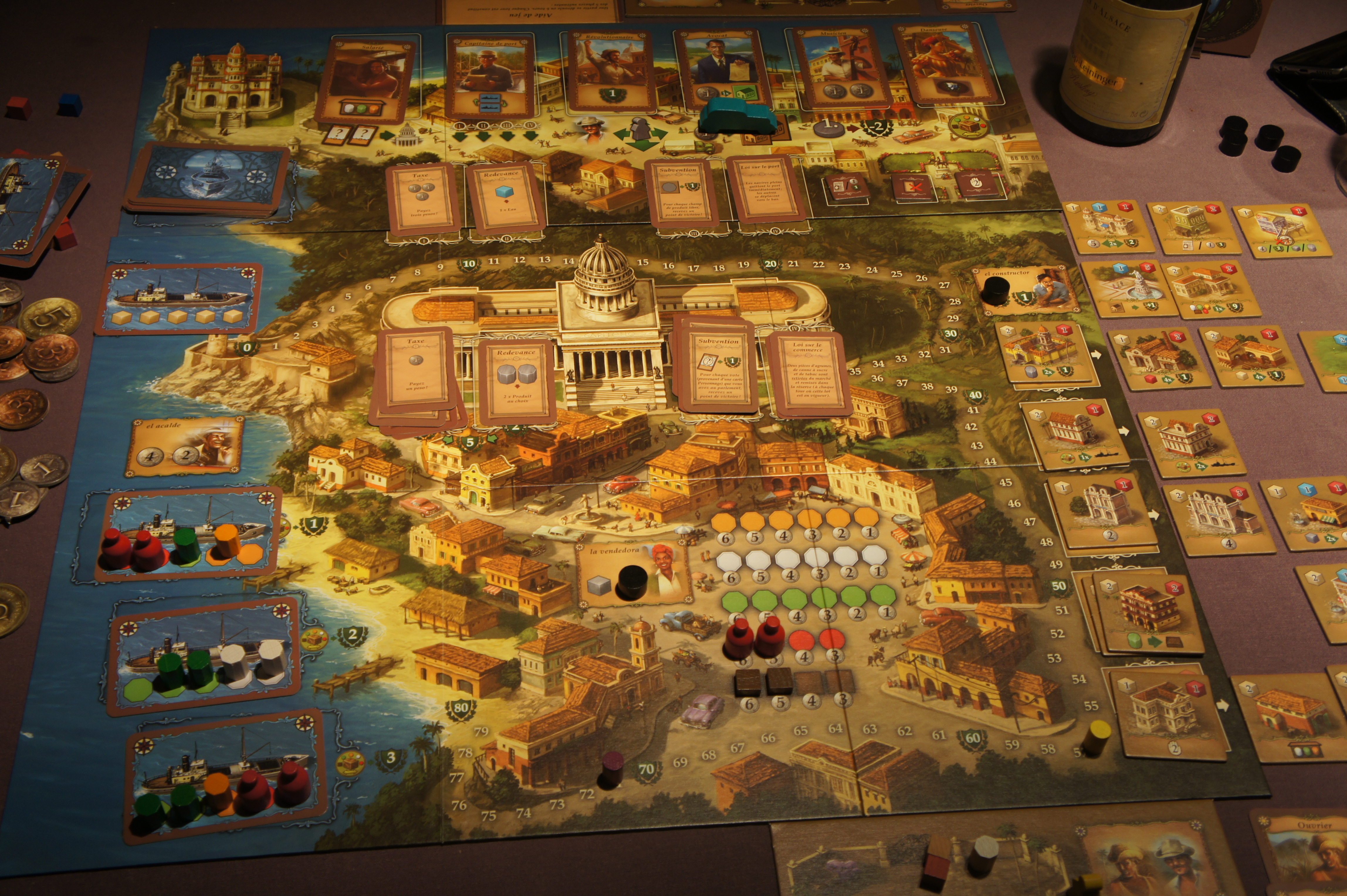The width and height of the screenshot is (1347, 896).
Task: Pick the Révolutionnaire character card
Action: (x=611, y=72)
